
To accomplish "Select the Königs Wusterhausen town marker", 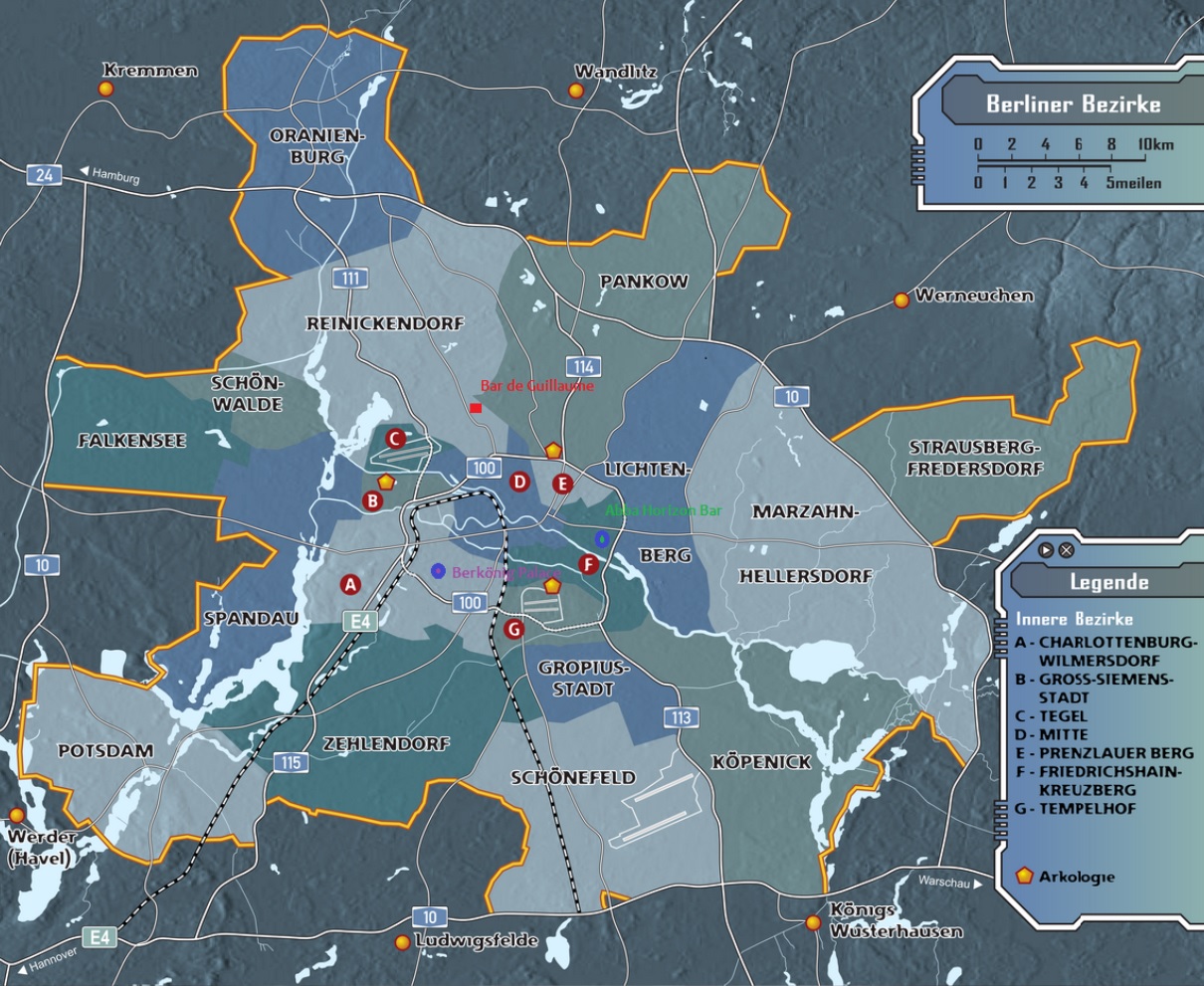I will pos(814,923).
